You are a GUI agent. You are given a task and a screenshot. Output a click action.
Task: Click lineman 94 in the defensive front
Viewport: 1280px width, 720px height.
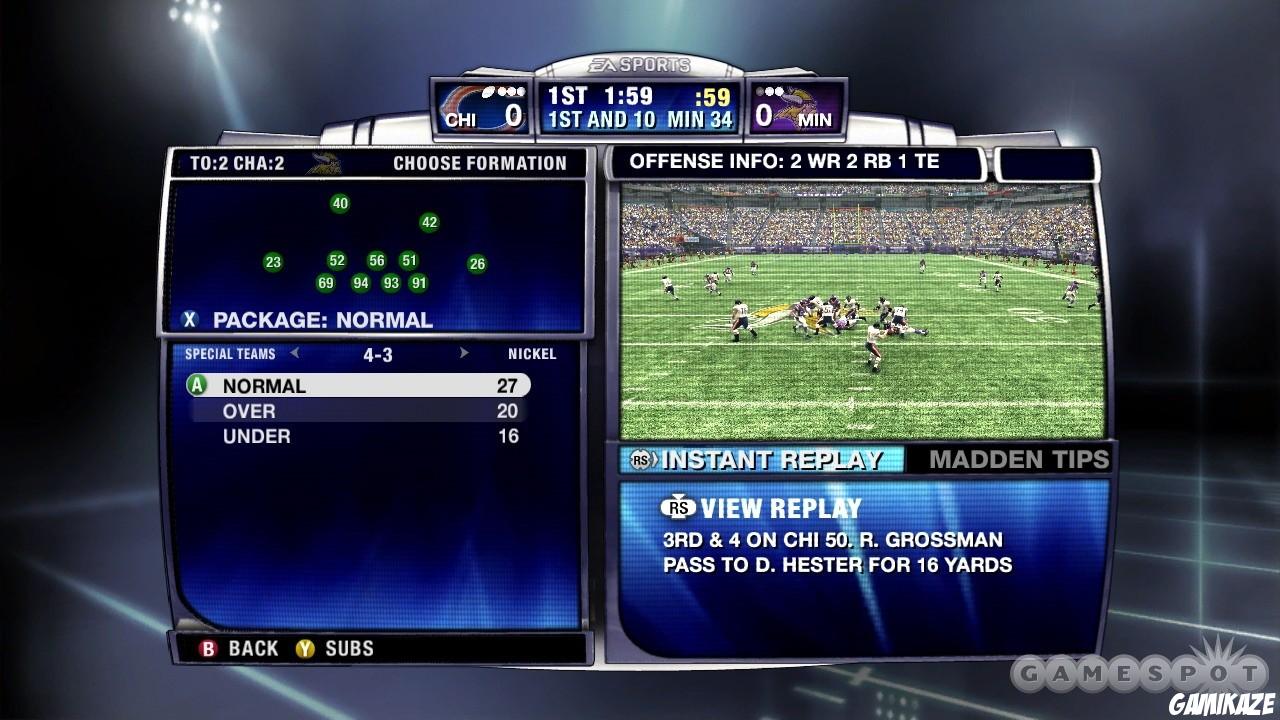359,282
